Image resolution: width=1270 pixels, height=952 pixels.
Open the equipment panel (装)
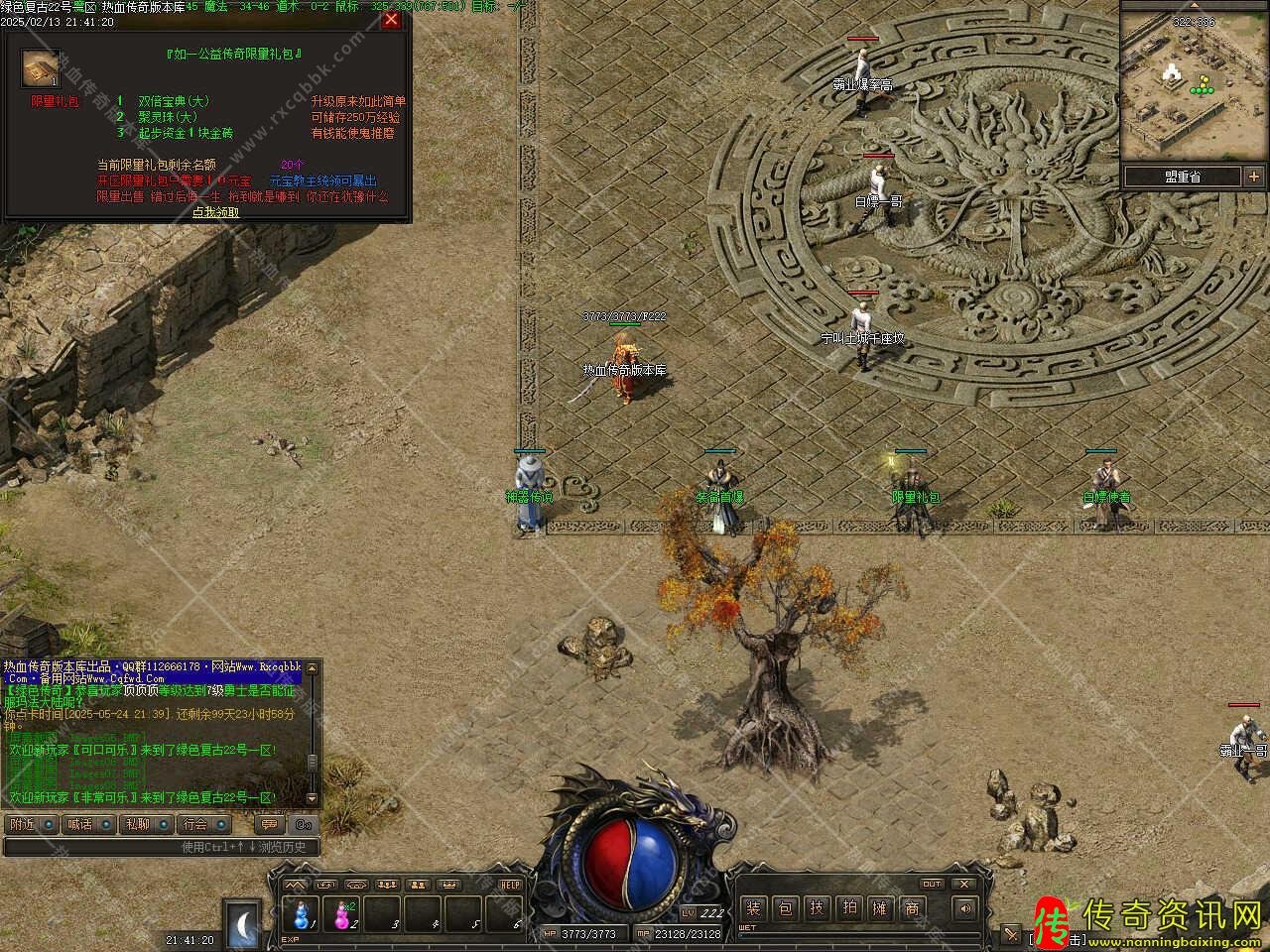[x=754, y=908]
